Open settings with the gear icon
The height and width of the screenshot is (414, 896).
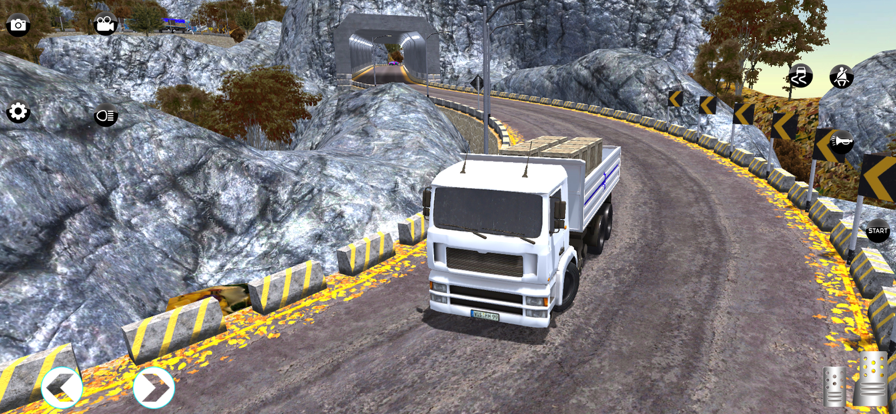pyautogui.click(x=18, y=113)
